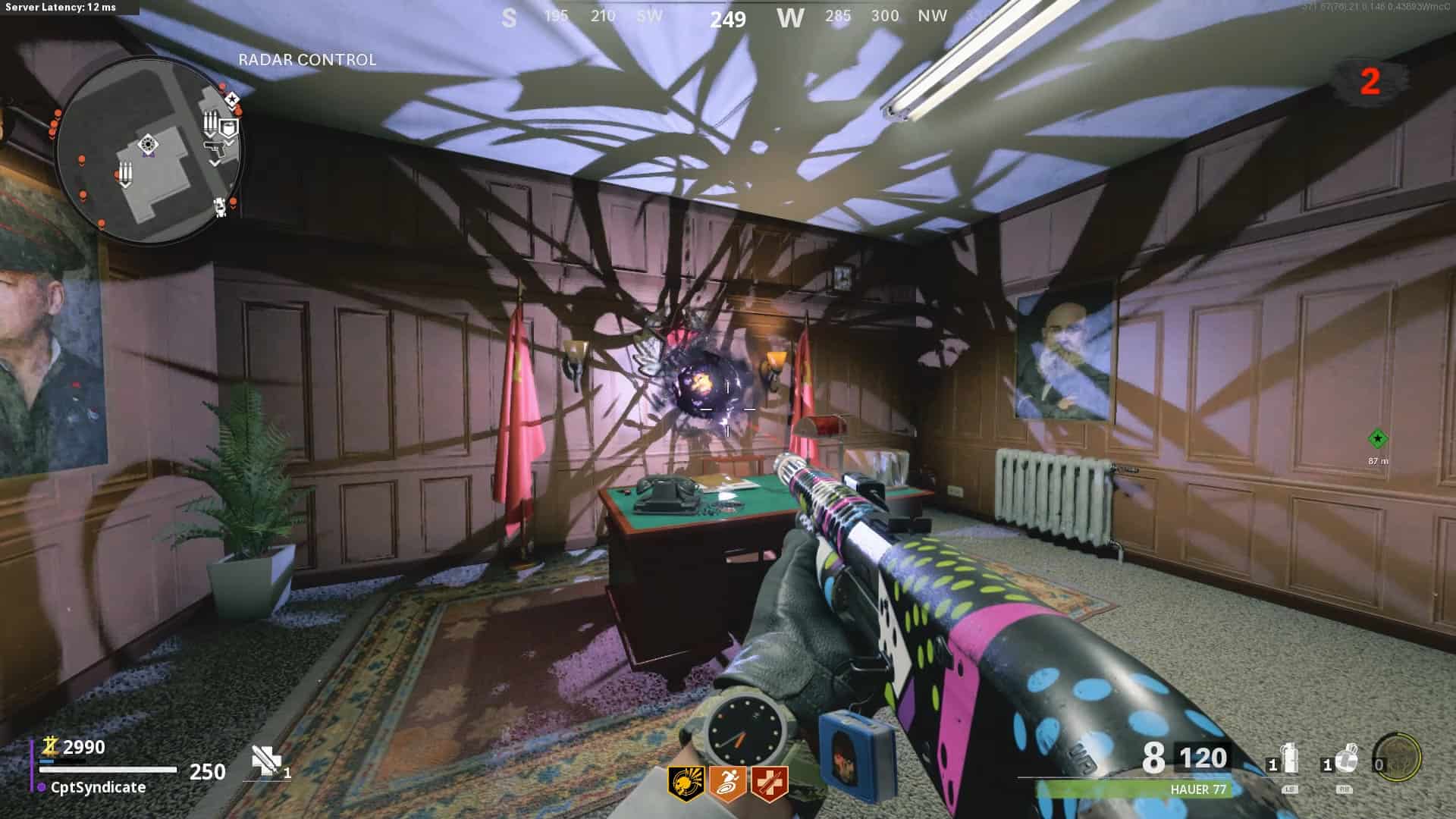
Task: Select the pistol wall-buy marker on minimap
Action: (215, 149)
